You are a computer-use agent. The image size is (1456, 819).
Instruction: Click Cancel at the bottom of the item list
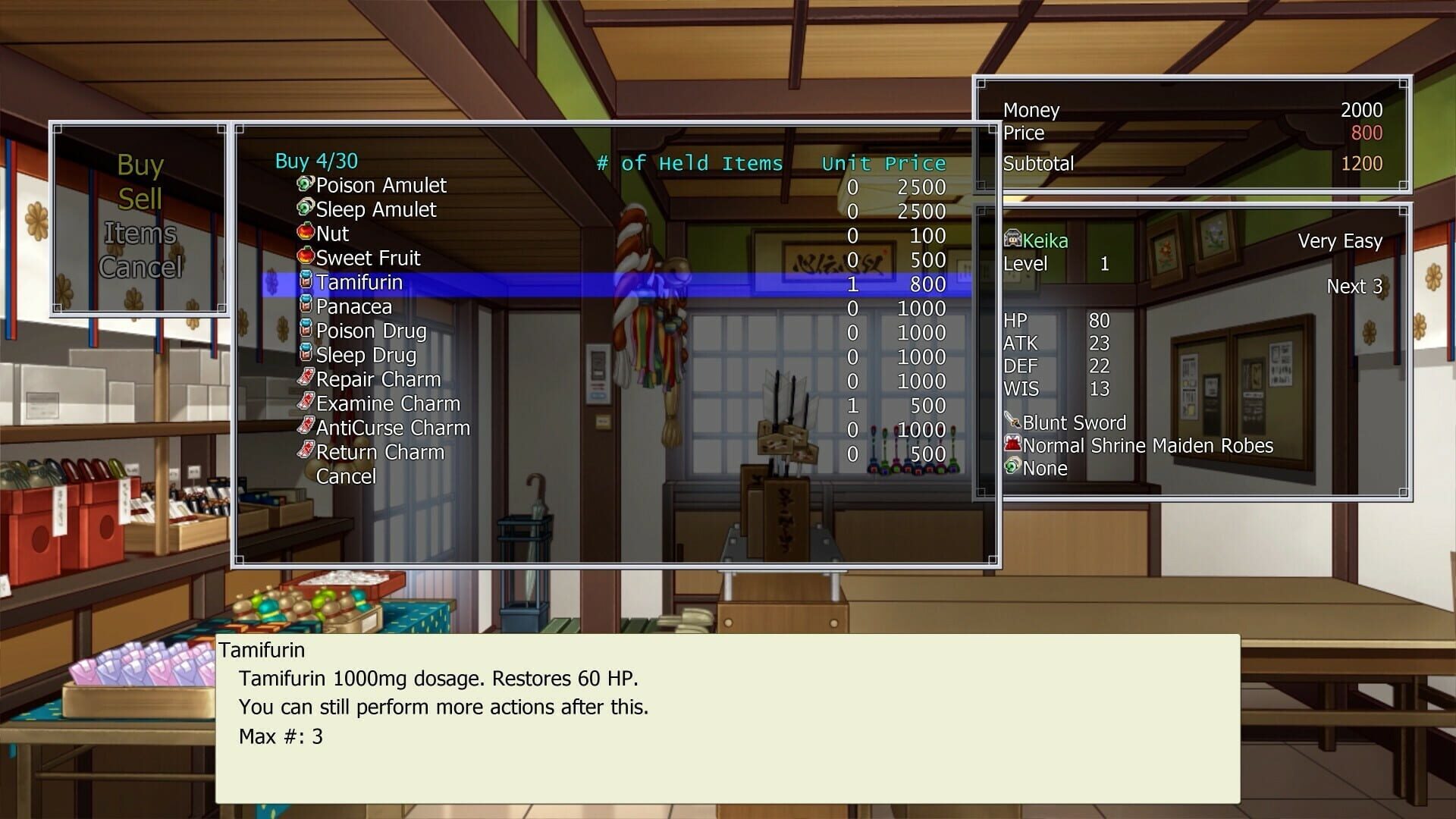(347, 476)
